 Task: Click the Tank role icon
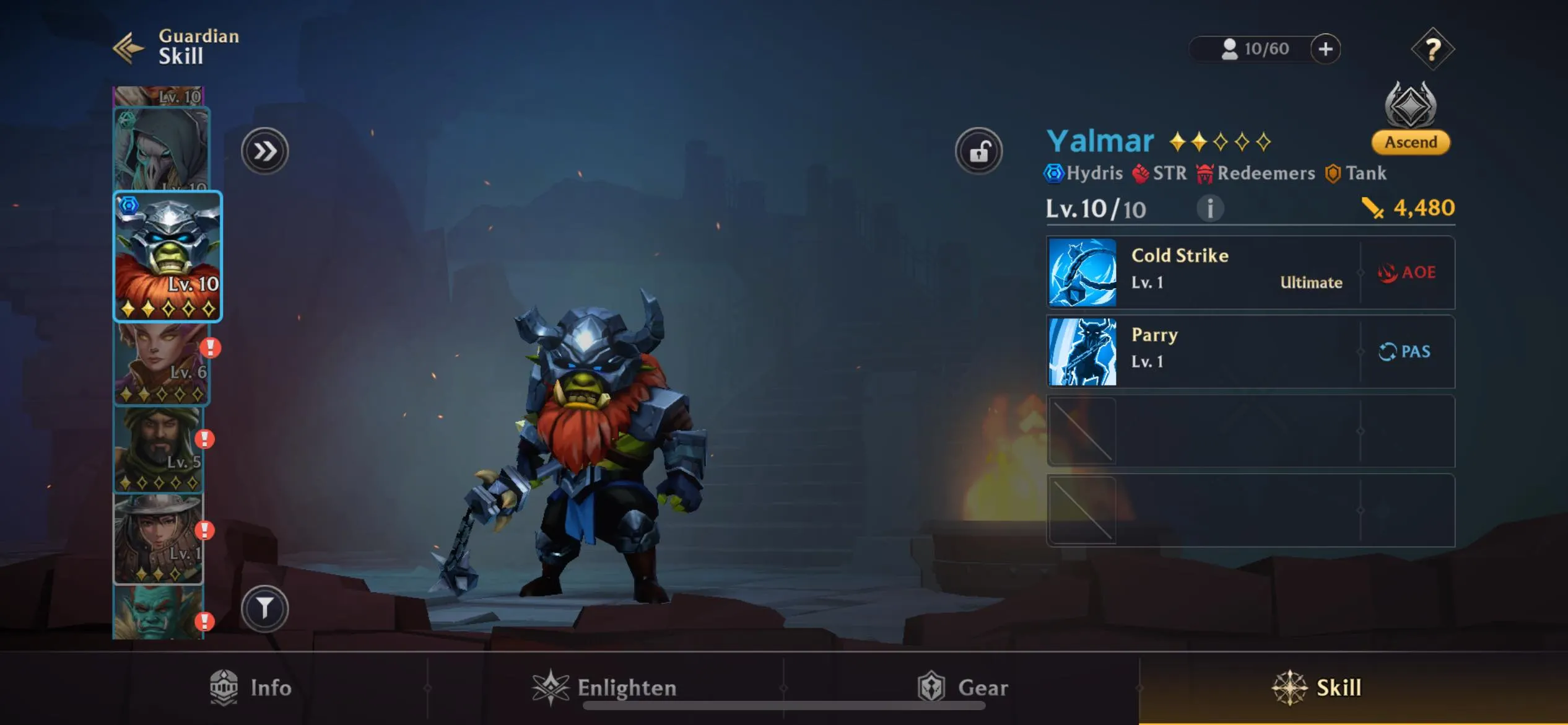[1331, 173]
